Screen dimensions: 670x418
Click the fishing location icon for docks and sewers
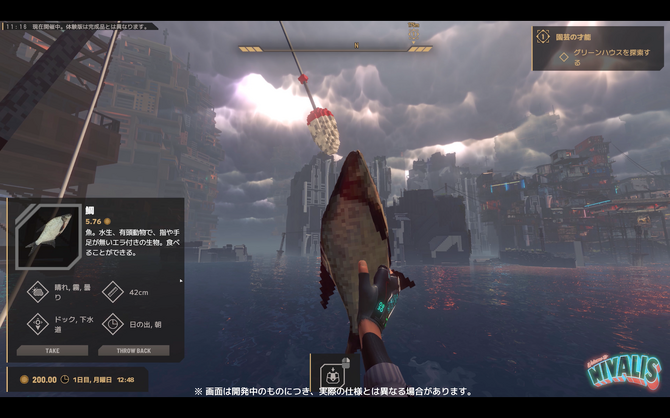click(39, 323)
